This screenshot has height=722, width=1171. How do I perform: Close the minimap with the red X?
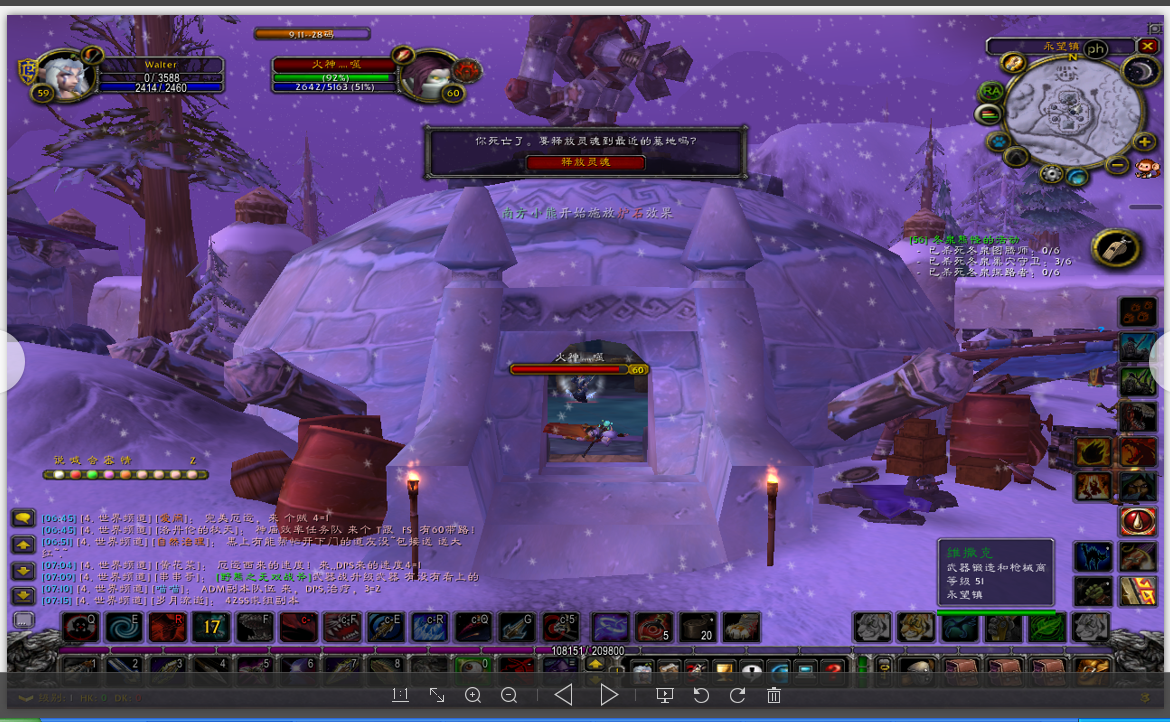[x=1147, y=46]
